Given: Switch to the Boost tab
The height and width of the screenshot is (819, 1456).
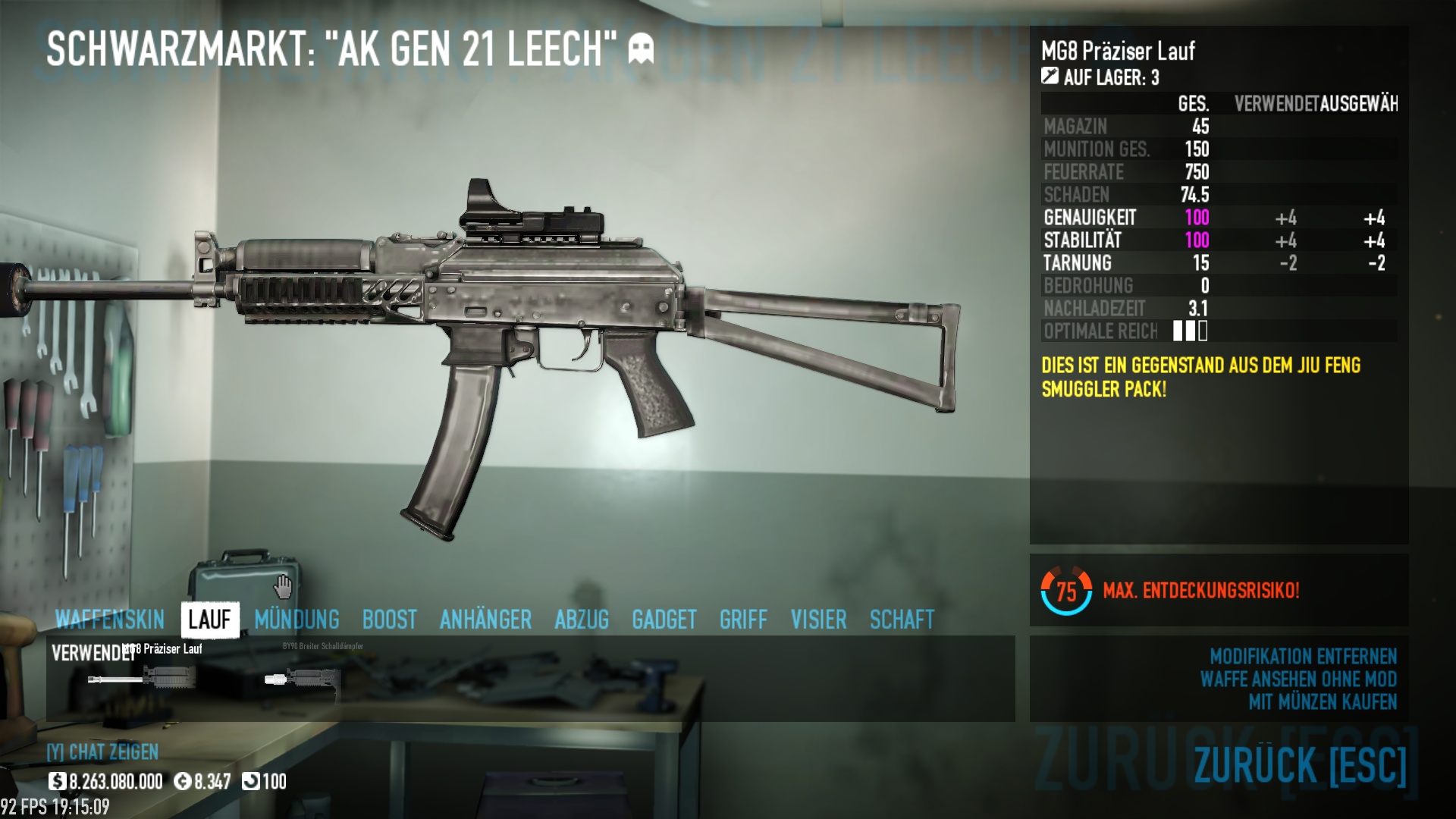Looking at the screenshot, I should click(389, 620).
